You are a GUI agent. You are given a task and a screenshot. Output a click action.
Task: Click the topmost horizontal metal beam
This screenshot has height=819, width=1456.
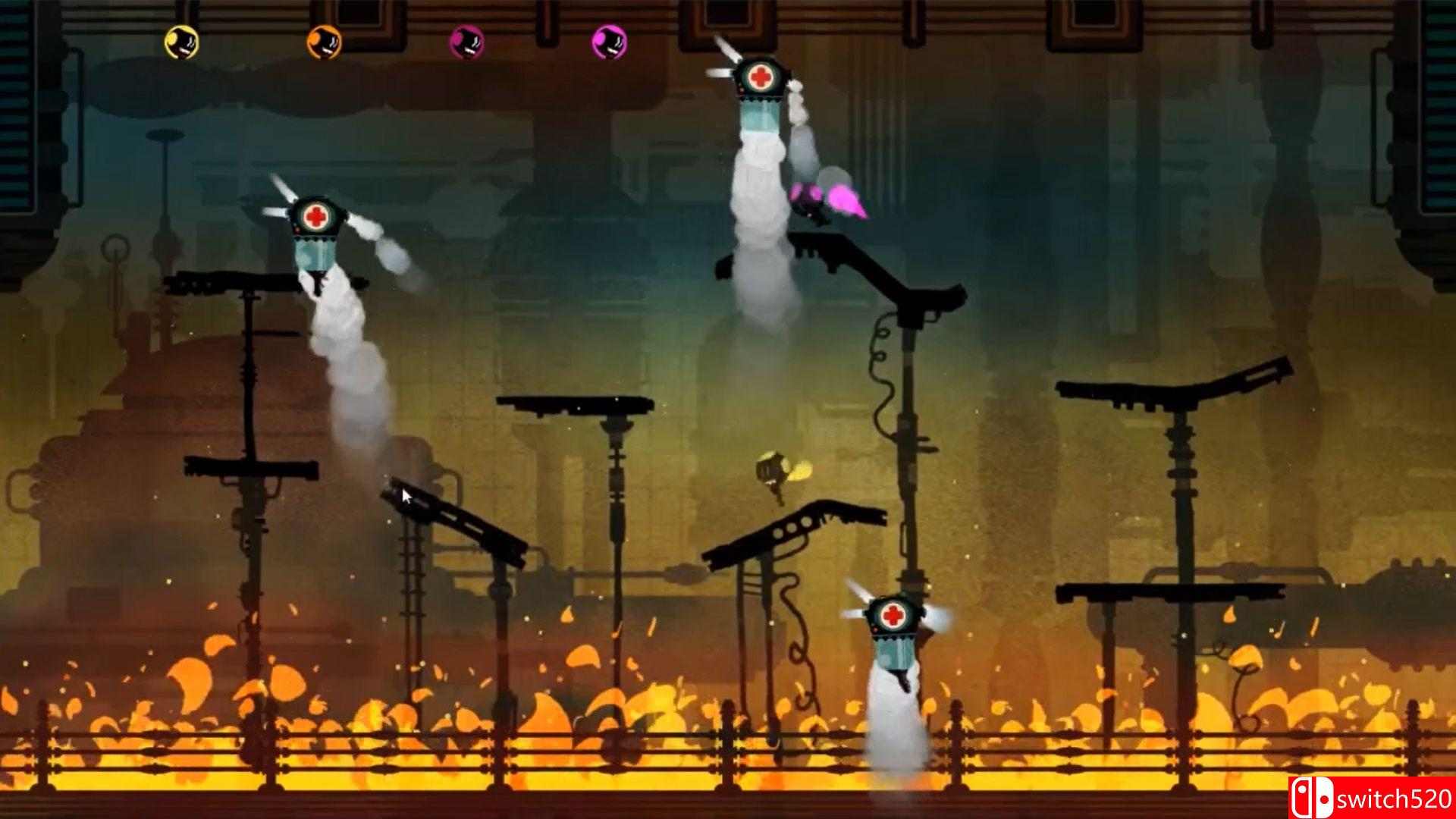(728, 8)
